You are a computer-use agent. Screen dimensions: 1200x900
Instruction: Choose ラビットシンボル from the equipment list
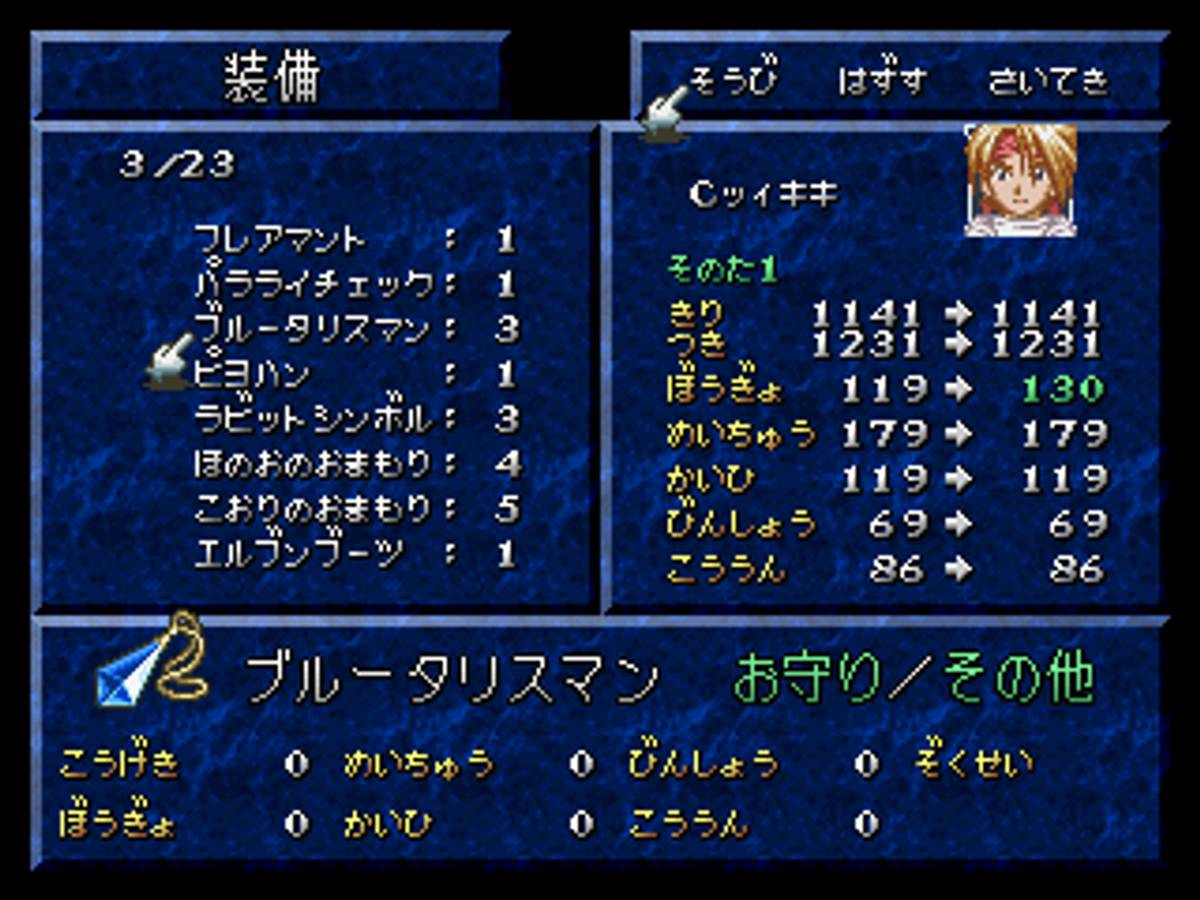coord(313,418)
